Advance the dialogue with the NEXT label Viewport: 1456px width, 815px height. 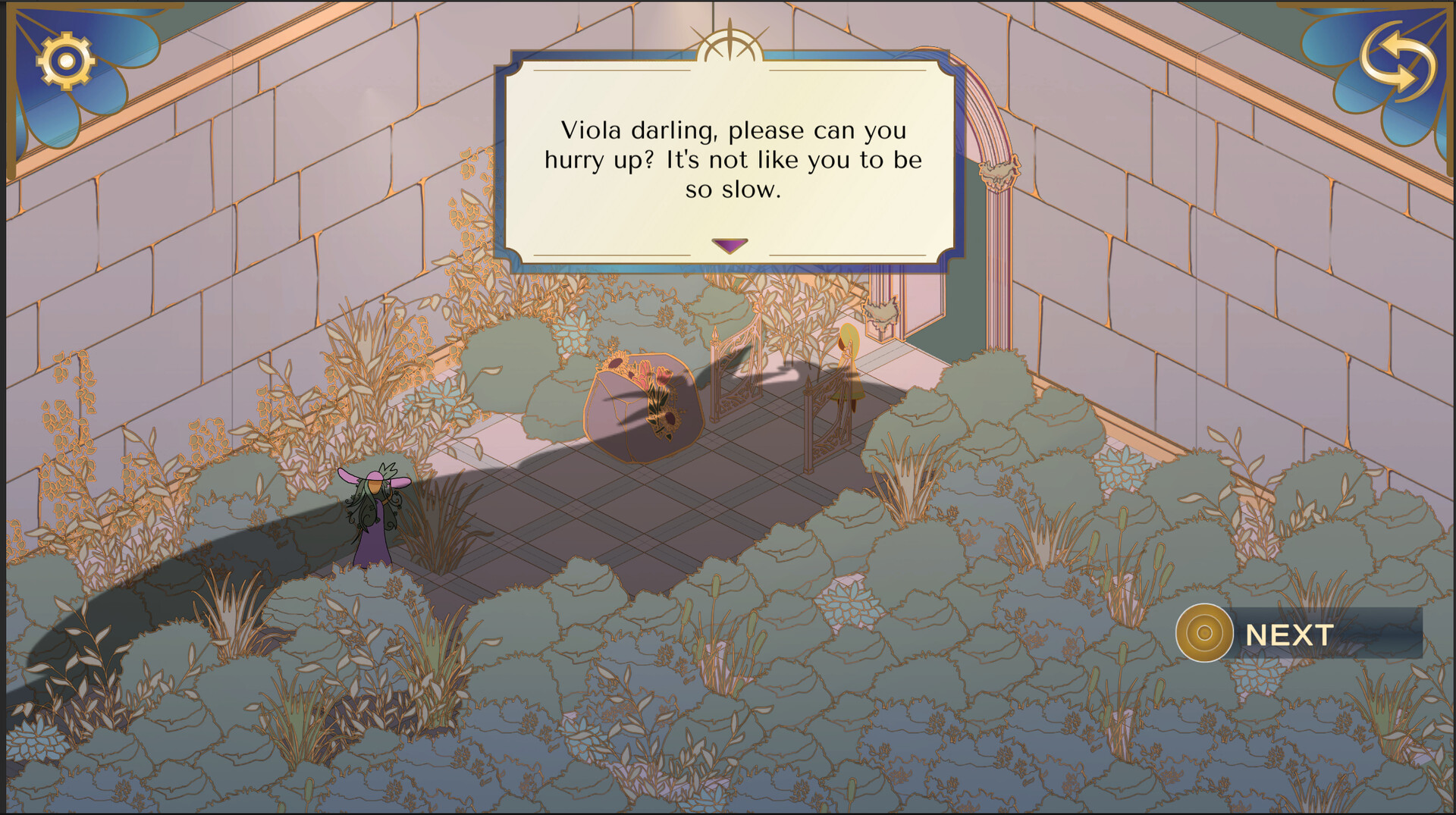tap(1289, 634)
